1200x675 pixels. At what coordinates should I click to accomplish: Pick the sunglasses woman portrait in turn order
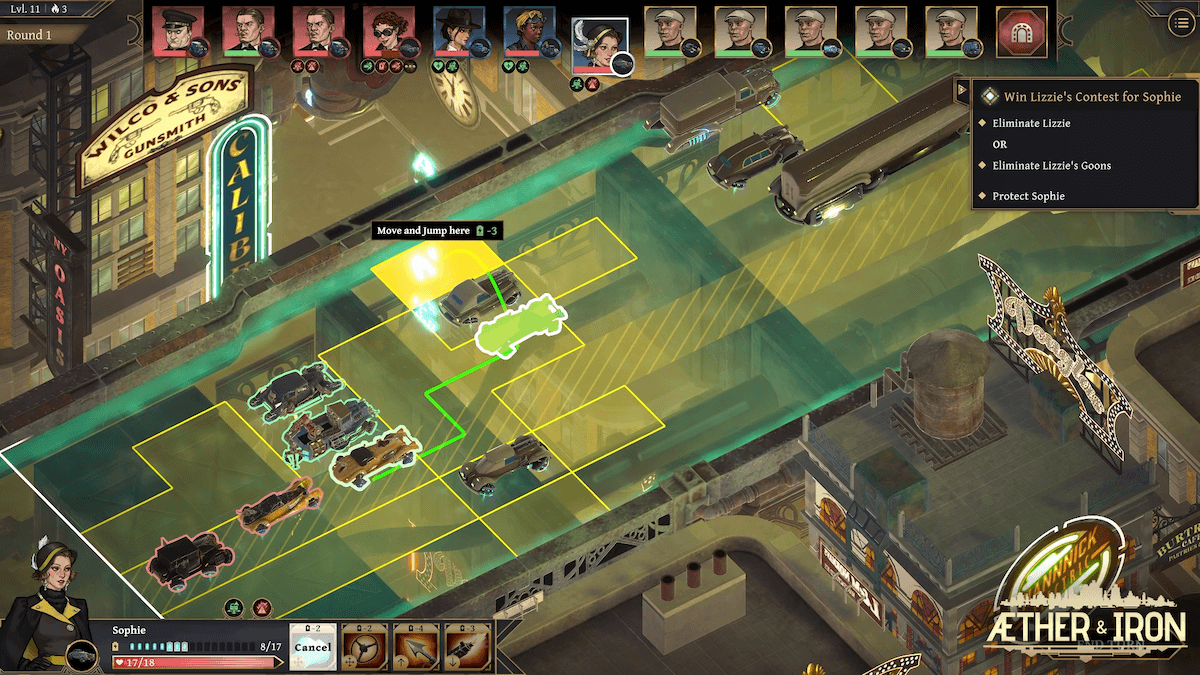(x=387, y=31)
